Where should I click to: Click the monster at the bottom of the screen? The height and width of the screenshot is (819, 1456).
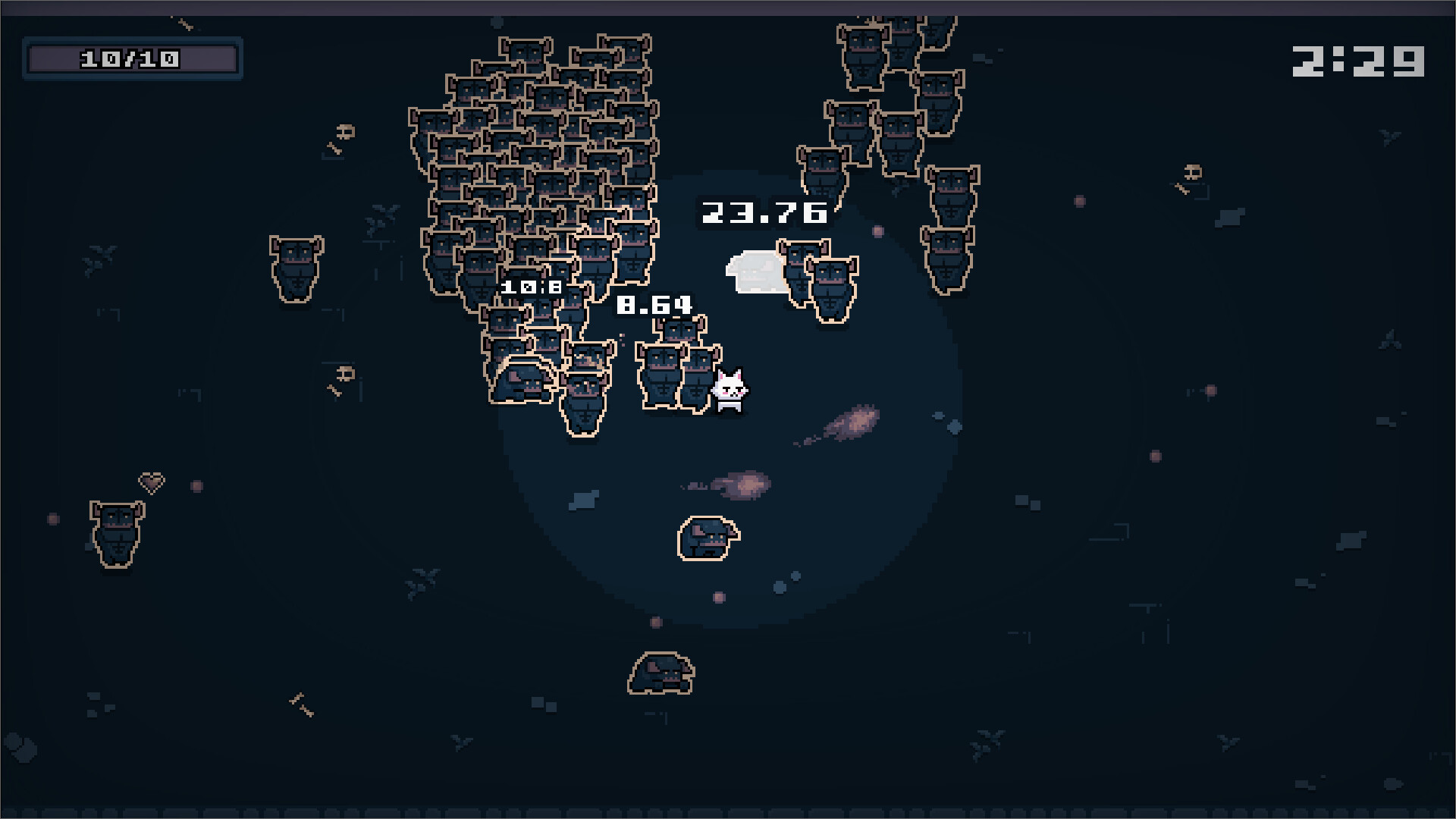[661, 672]
